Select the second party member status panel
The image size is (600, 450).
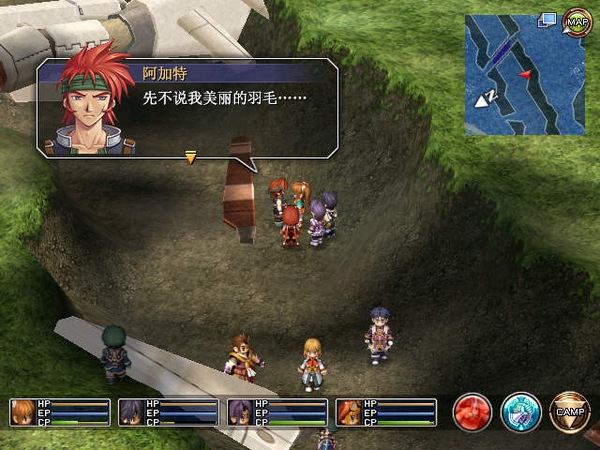pos(168,412)
